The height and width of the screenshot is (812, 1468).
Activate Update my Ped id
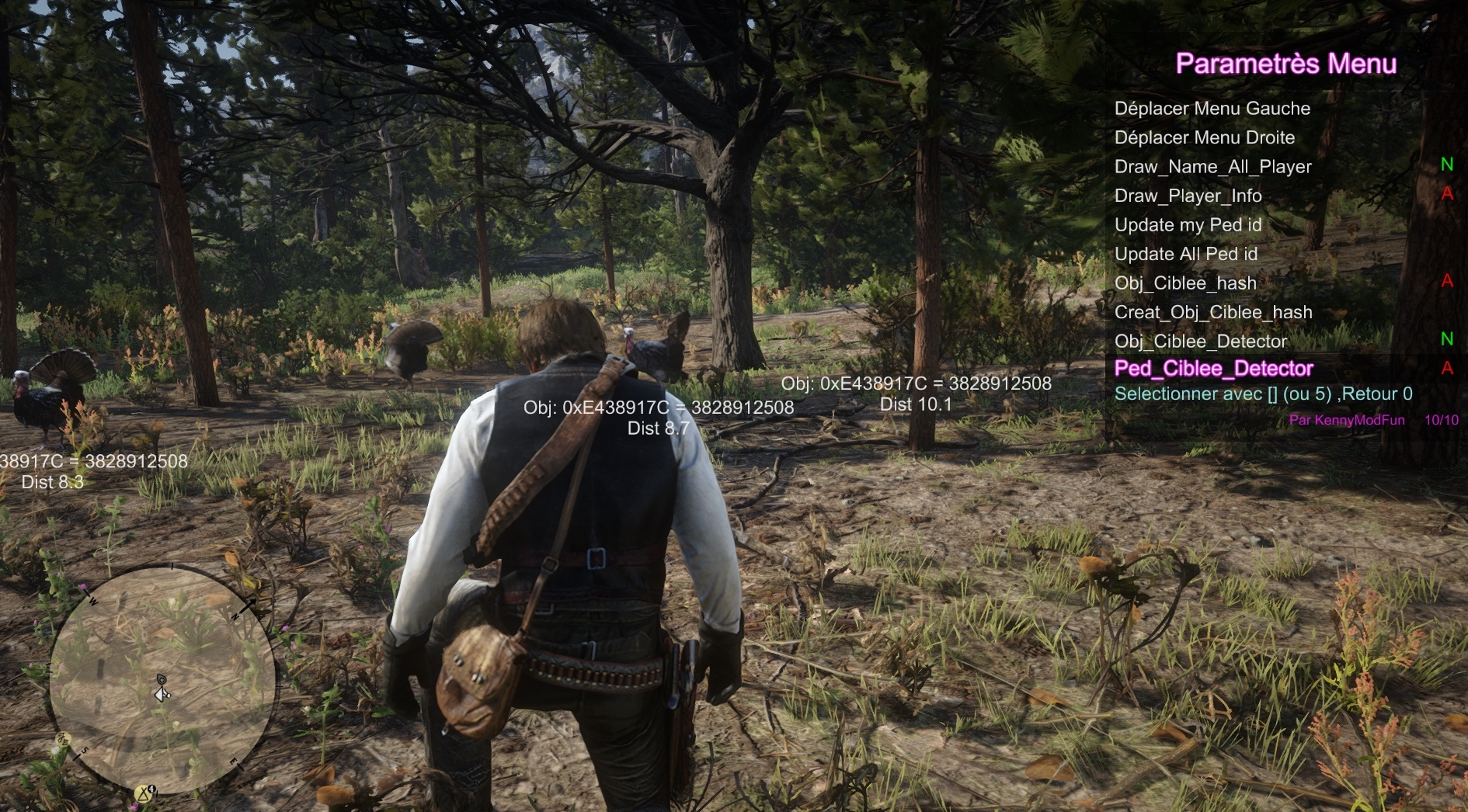coord(1188,225)
